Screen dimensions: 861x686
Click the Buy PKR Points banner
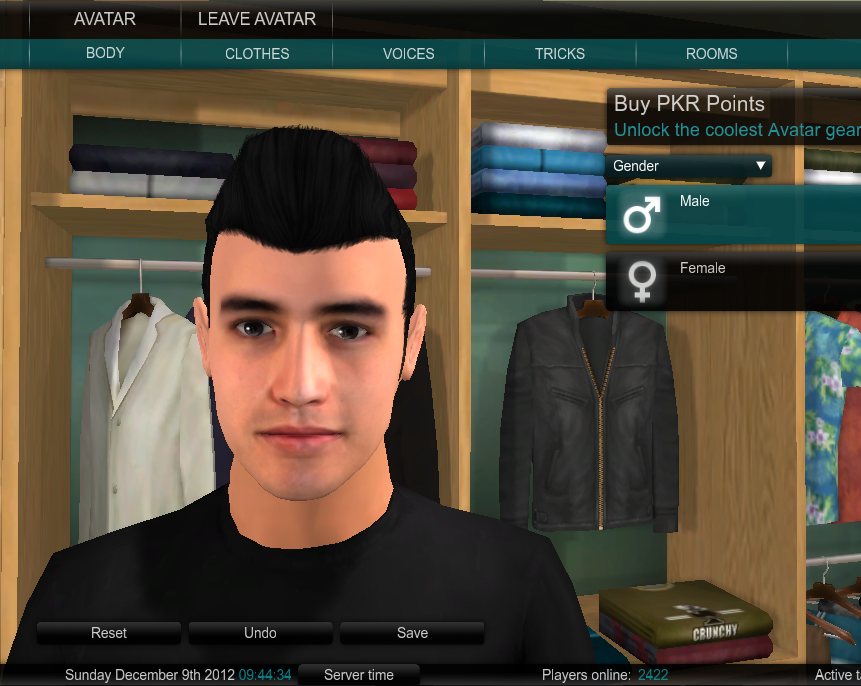[x=733, y=116]
